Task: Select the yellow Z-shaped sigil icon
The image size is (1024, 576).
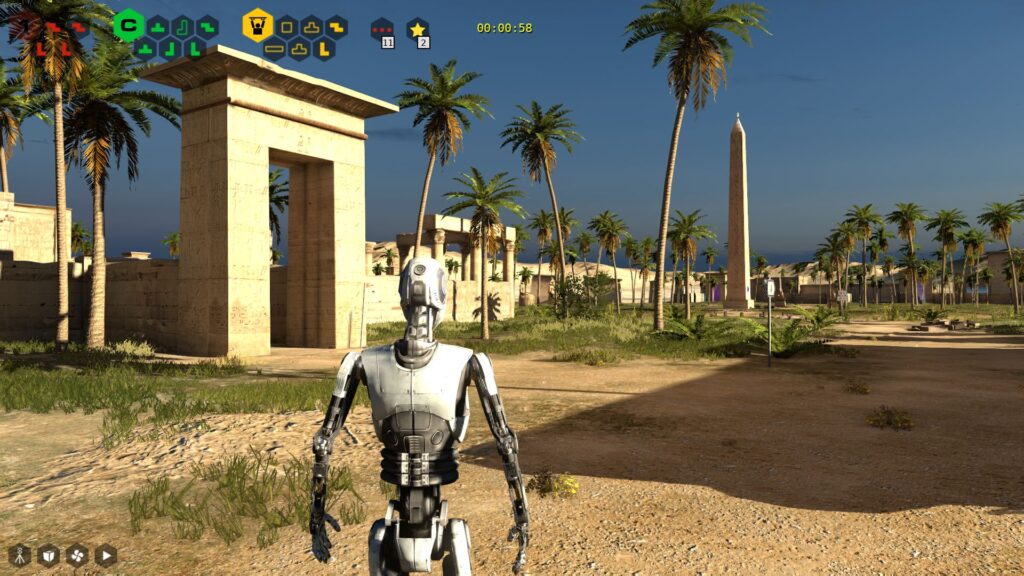Action: pyautogui.click(x=336, y=26)
